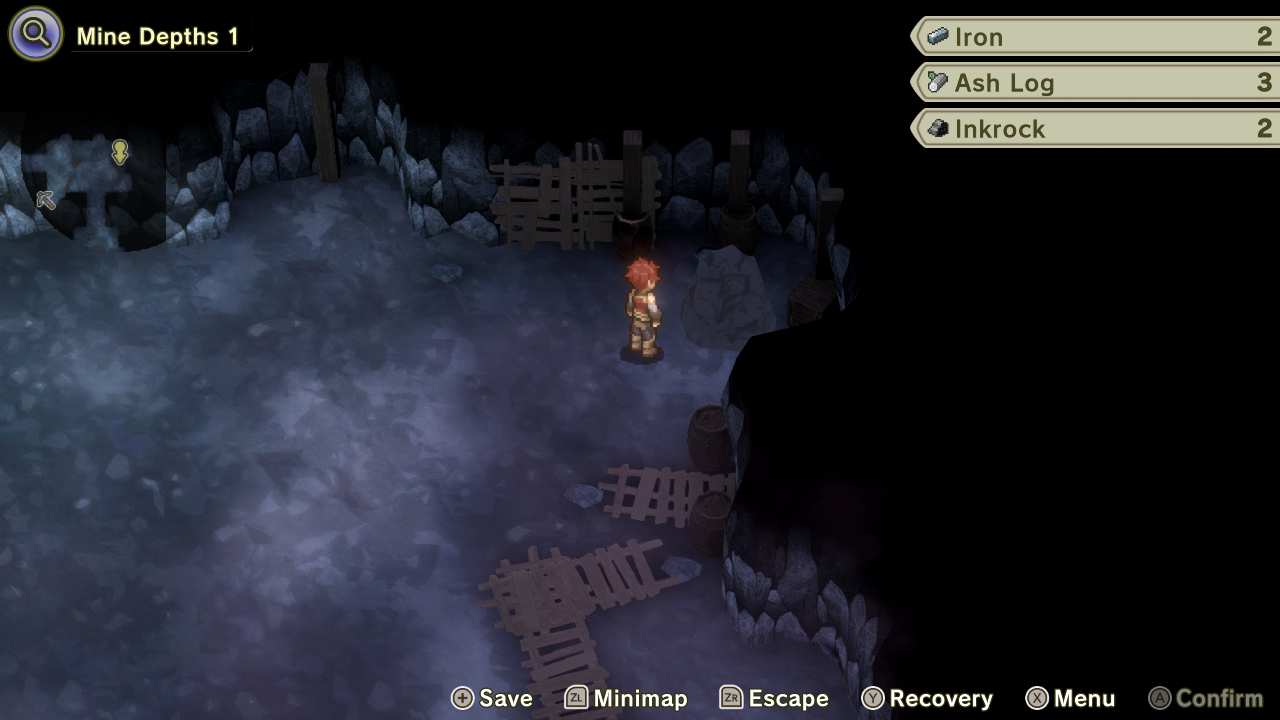
Task: Click the player arrow indicator on the minimap
Action: click(44, 200)
